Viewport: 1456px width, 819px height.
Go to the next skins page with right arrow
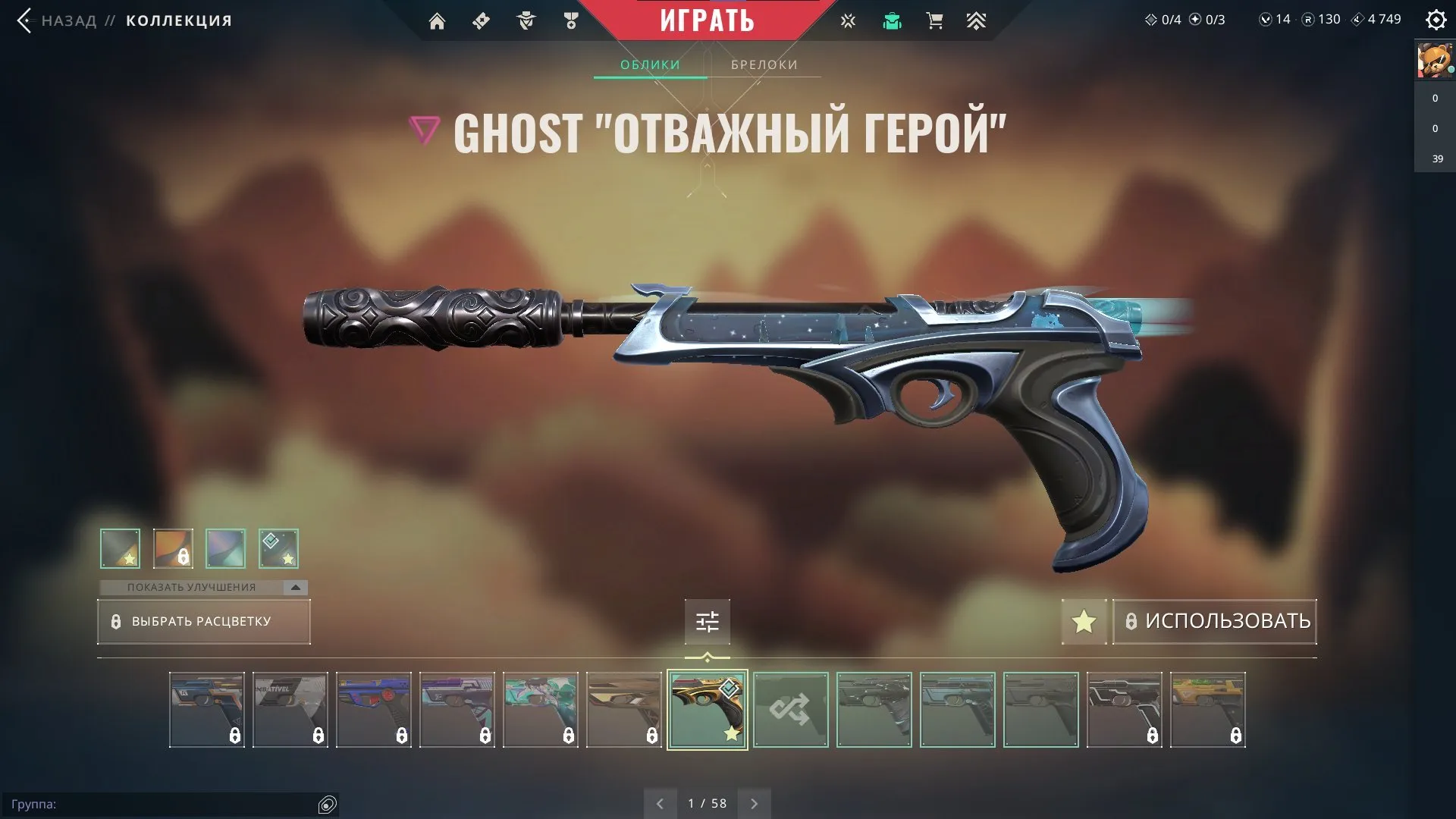[754, 802]
